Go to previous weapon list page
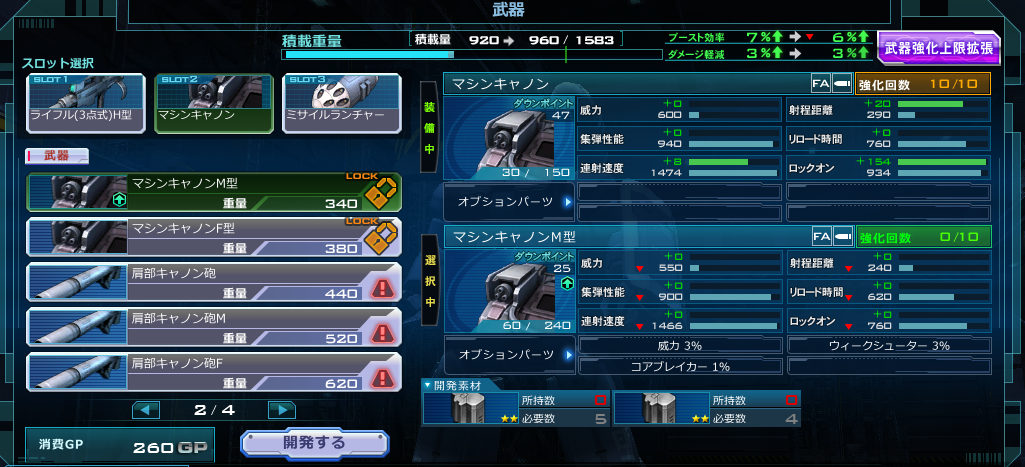This screenshot has height=467, width=1025. tap(146, 410)
